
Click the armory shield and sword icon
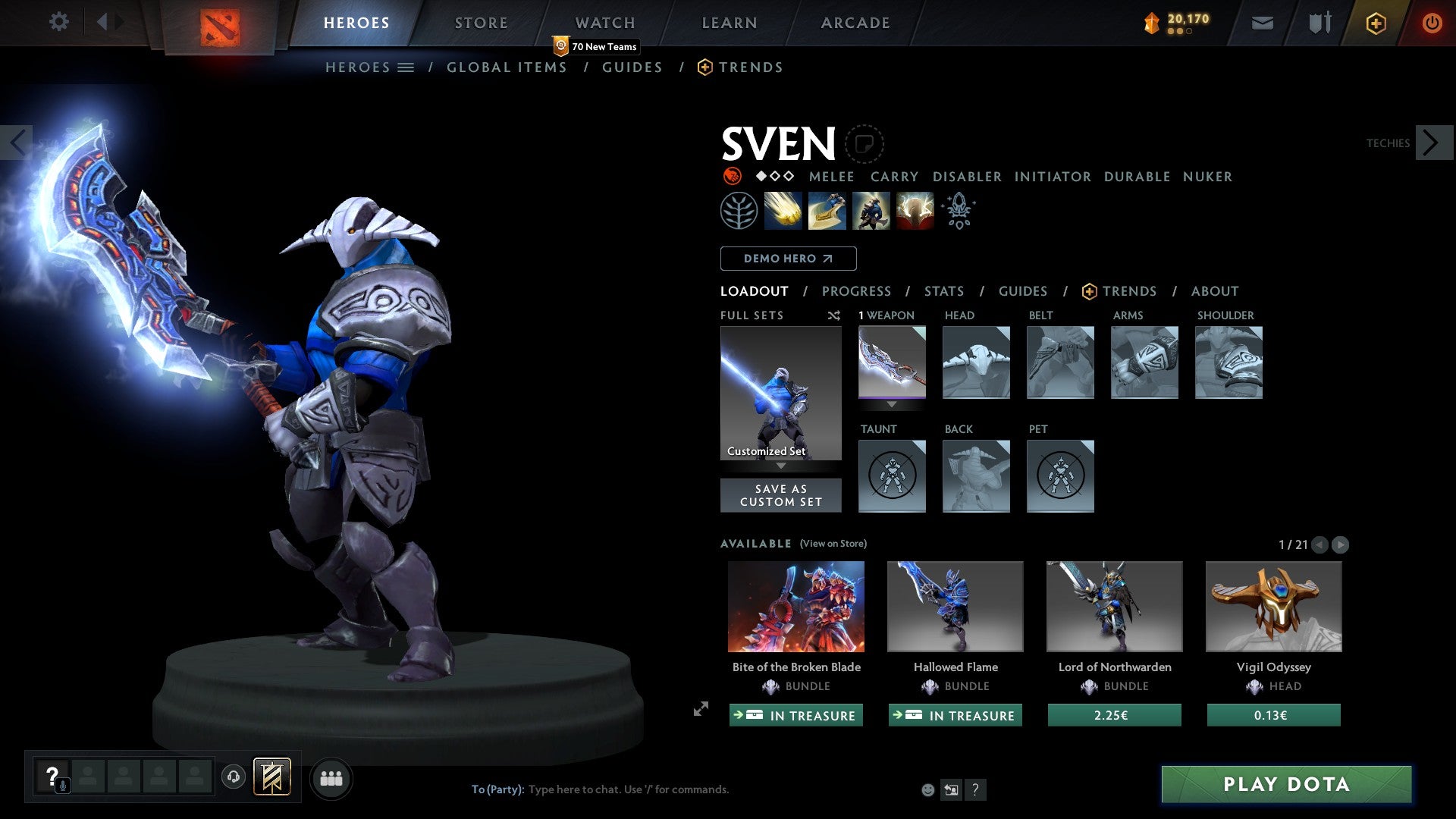click(1319, 23)
